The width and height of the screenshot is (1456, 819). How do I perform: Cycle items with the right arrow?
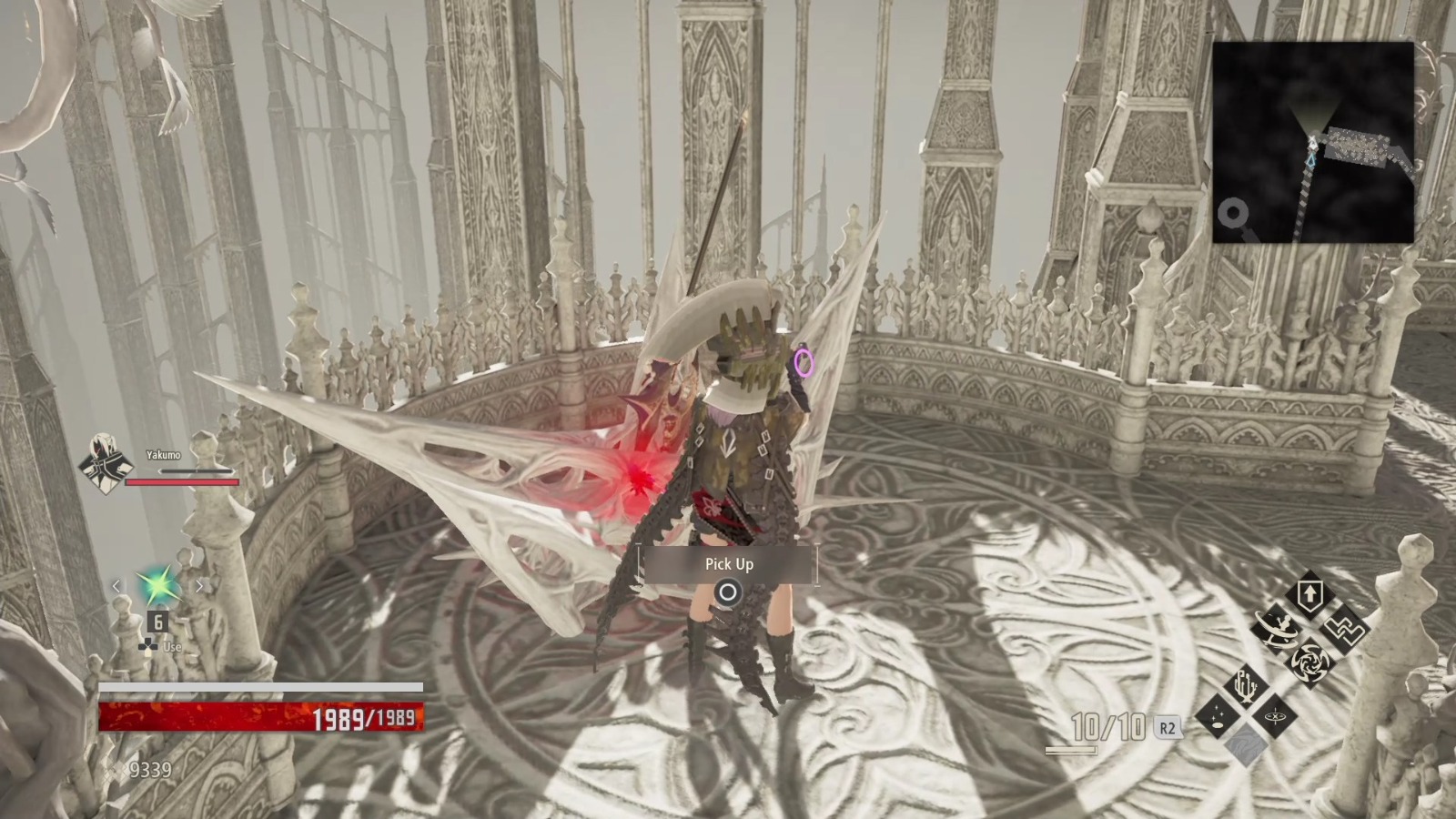click(x=198, y=586)
